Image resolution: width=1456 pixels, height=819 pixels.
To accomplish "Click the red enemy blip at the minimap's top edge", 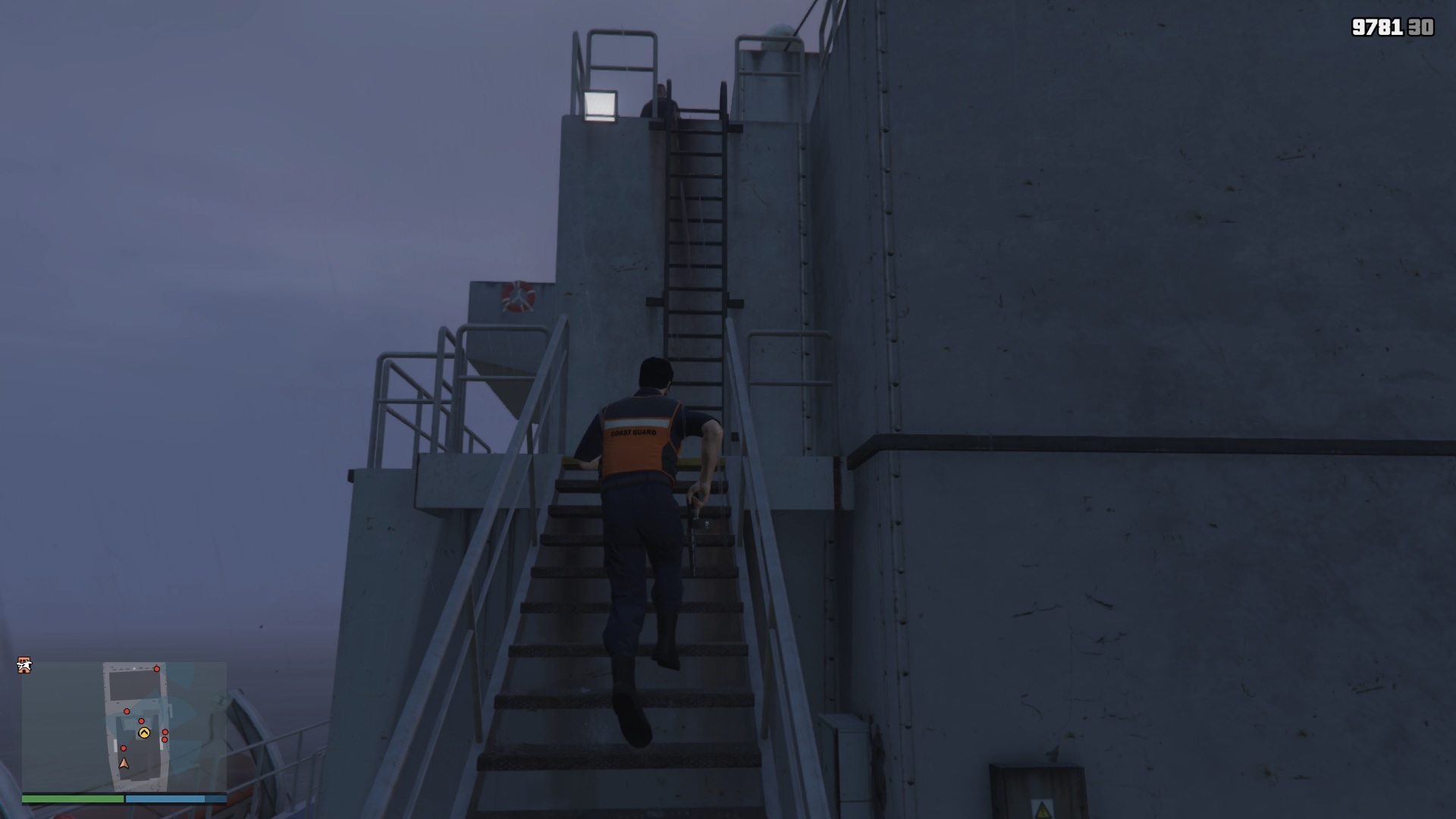I will tap(156, 668).
